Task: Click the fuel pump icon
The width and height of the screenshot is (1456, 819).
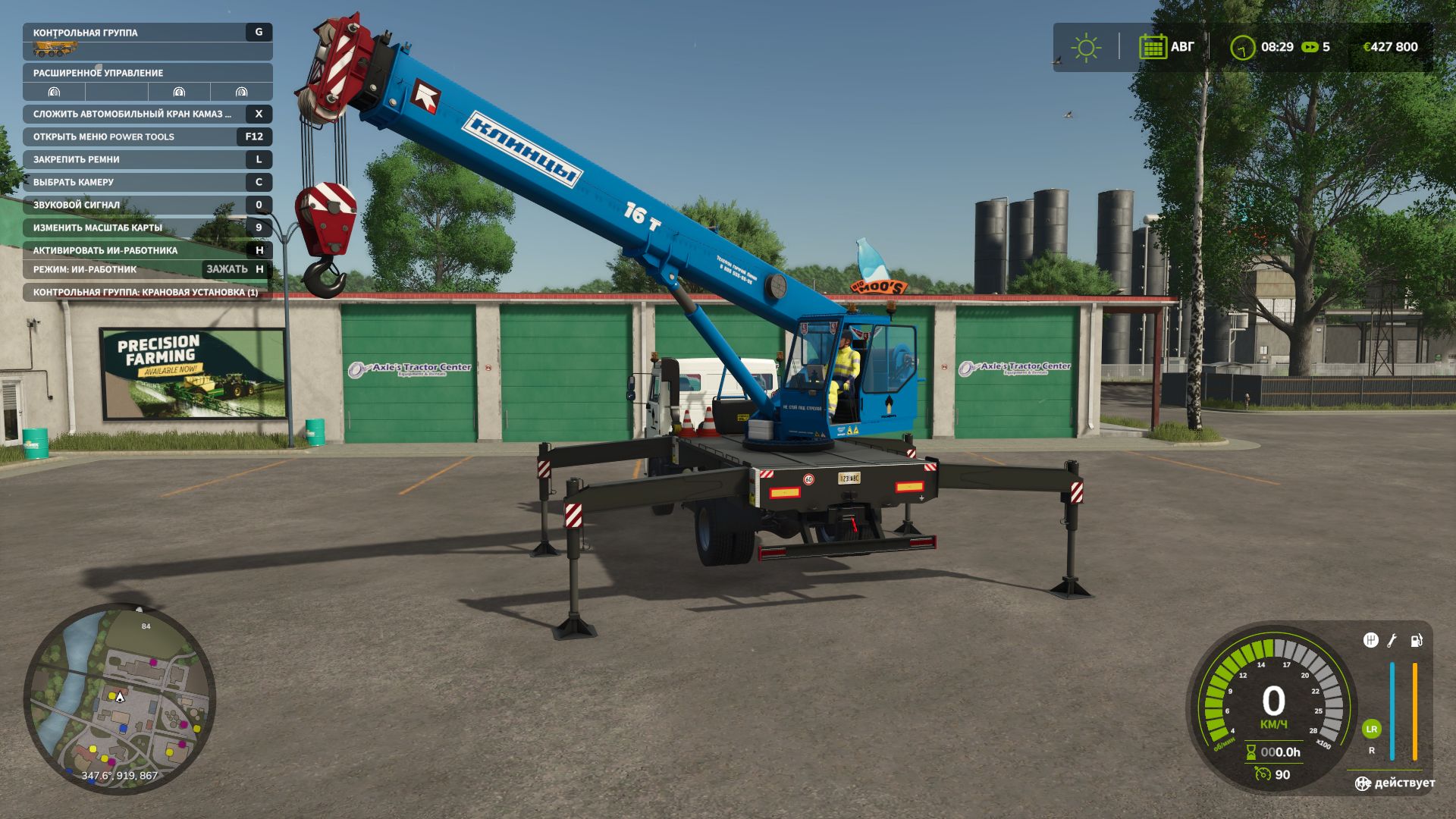Action: click(x=1416, y=641)
